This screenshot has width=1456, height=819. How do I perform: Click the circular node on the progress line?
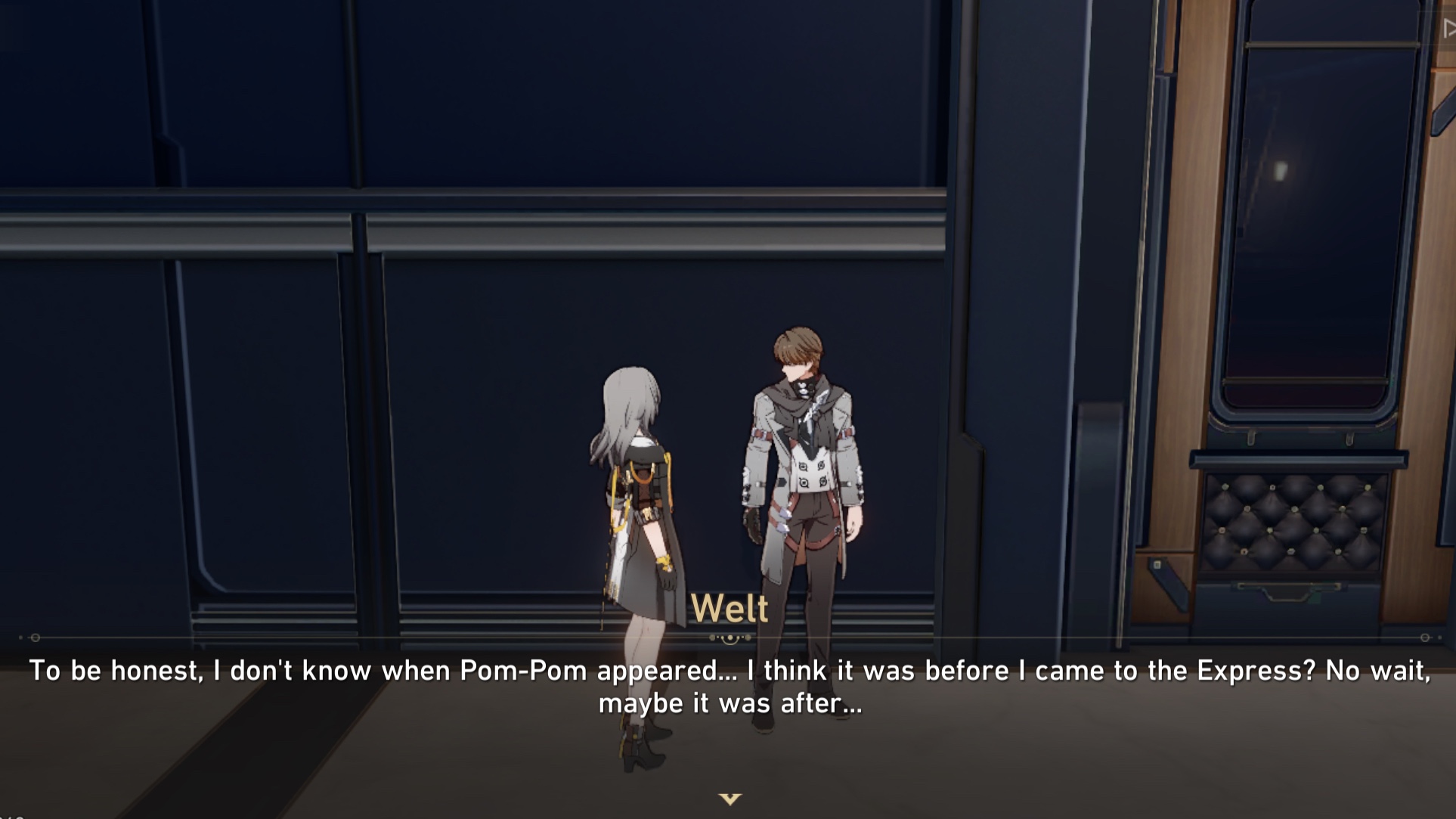(x=36, y=637)
